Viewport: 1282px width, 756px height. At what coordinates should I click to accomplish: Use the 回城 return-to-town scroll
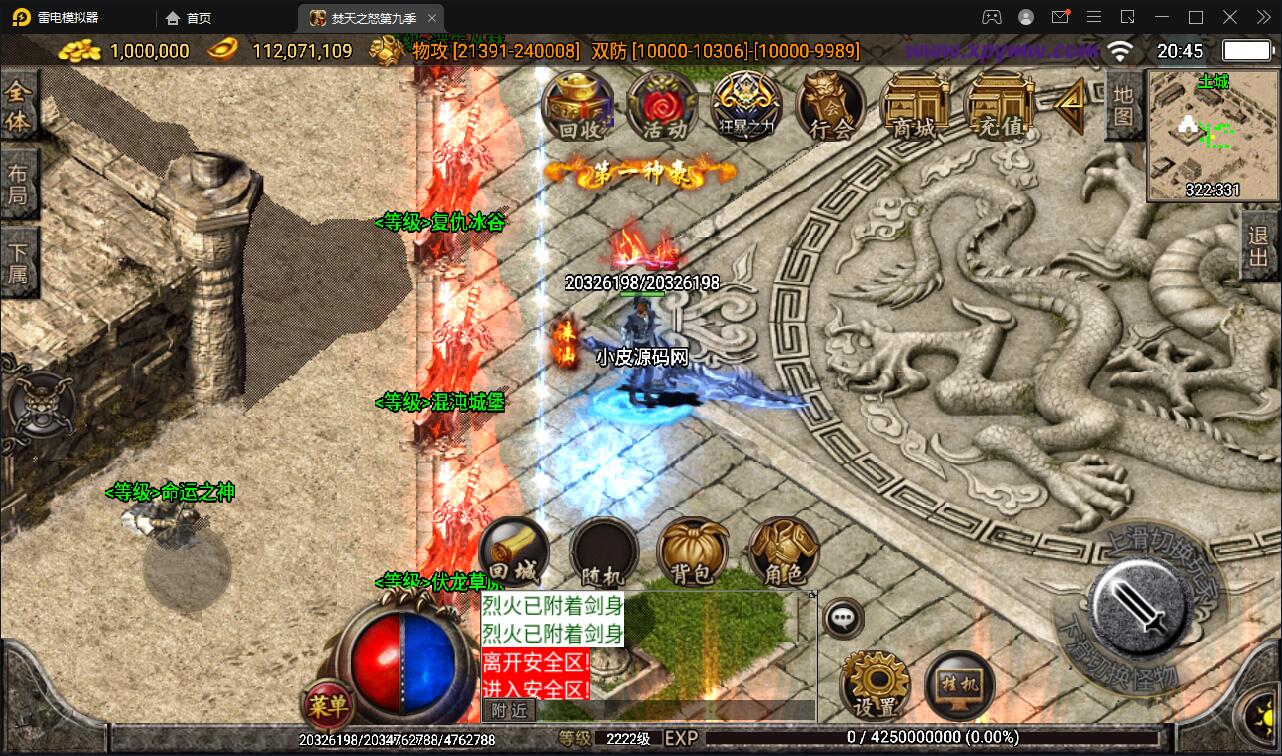[514, 554]
